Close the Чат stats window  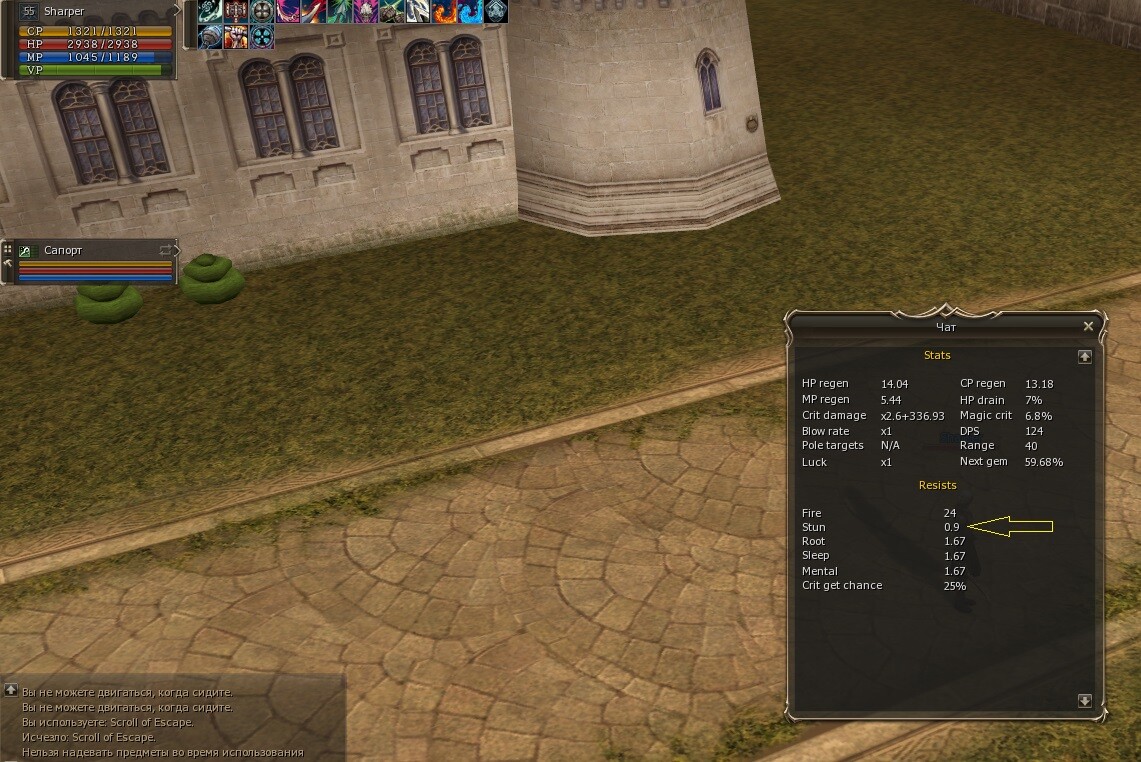pos(1088,326)
